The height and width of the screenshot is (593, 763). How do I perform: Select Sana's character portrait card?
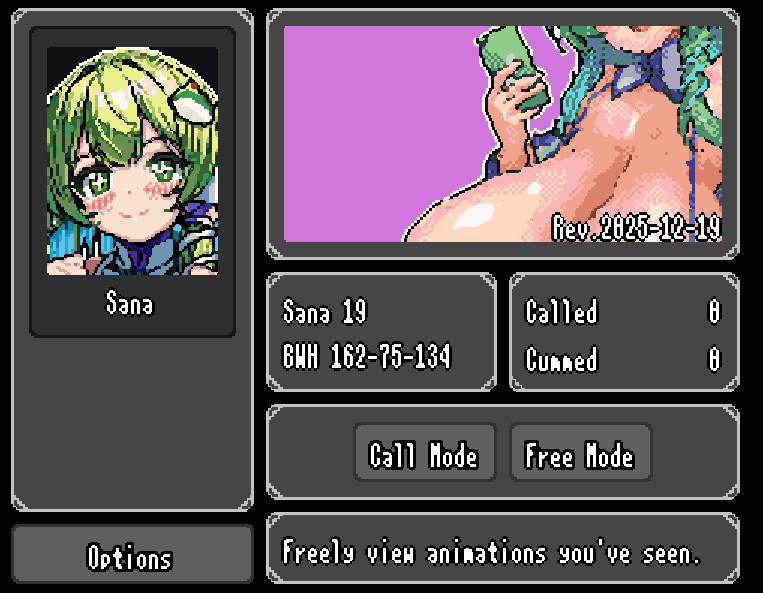[x=132, y=182]
